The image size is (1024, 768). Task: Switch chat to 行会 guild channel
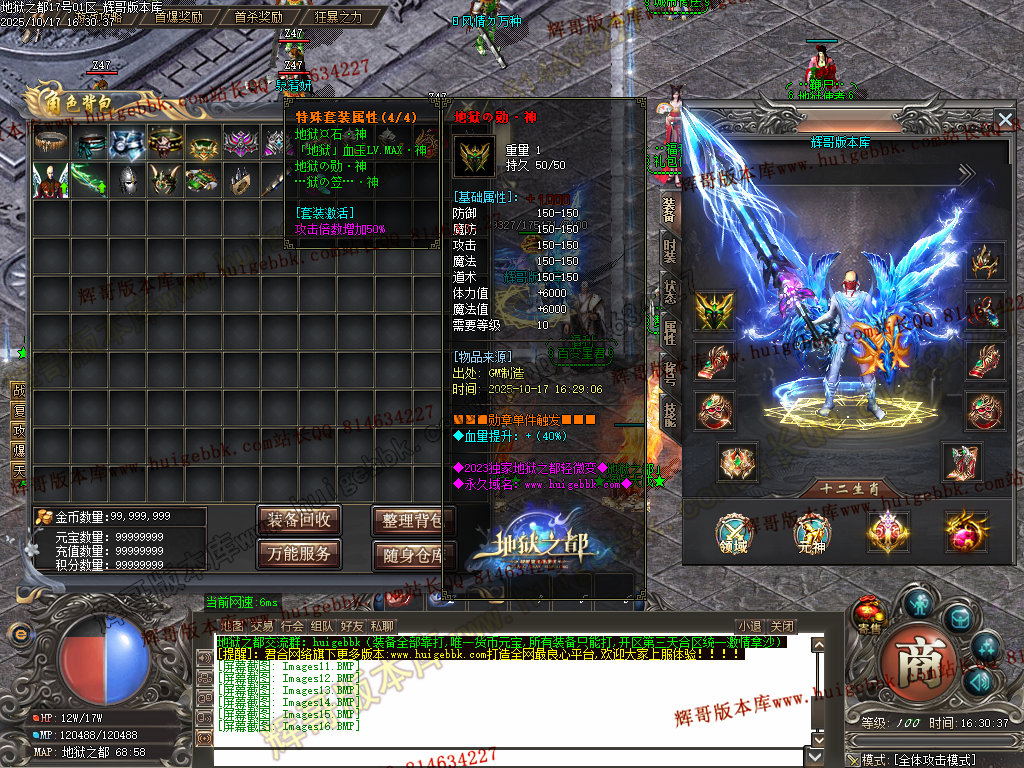click(292, 627)
